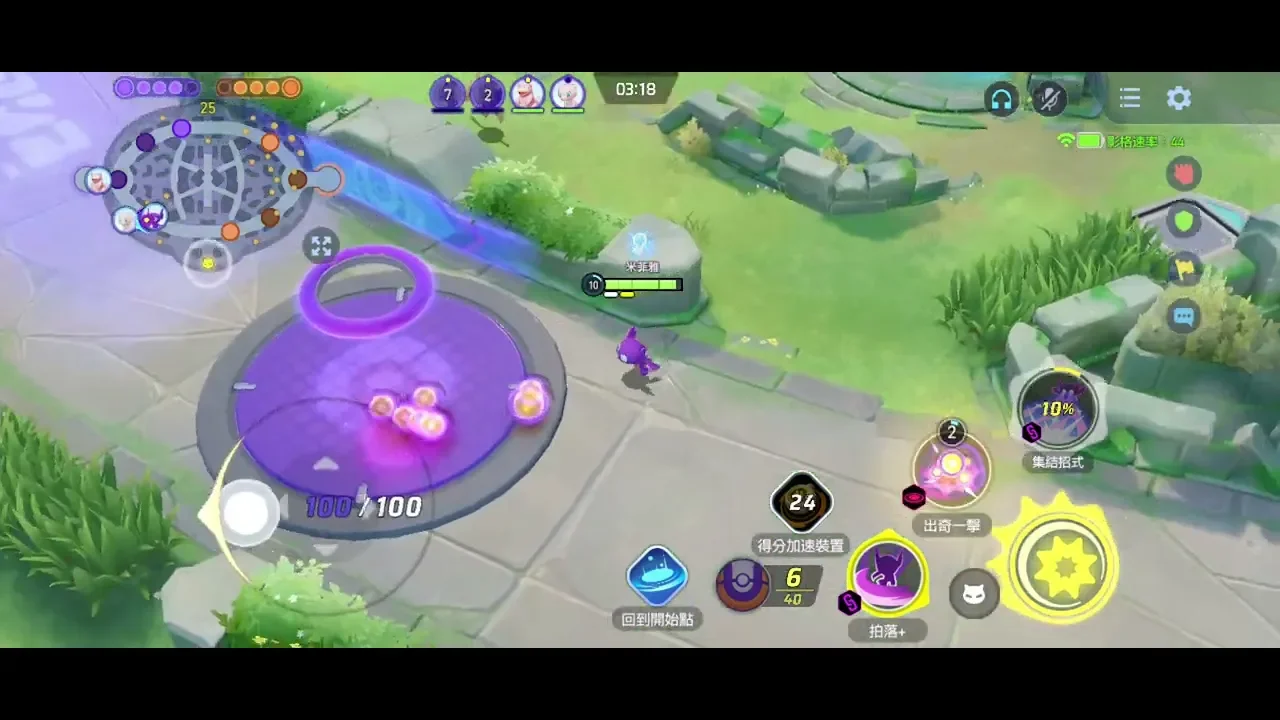Toggle the muted microphone icon
1280x720 pixels.
(x=1049, y=98)
